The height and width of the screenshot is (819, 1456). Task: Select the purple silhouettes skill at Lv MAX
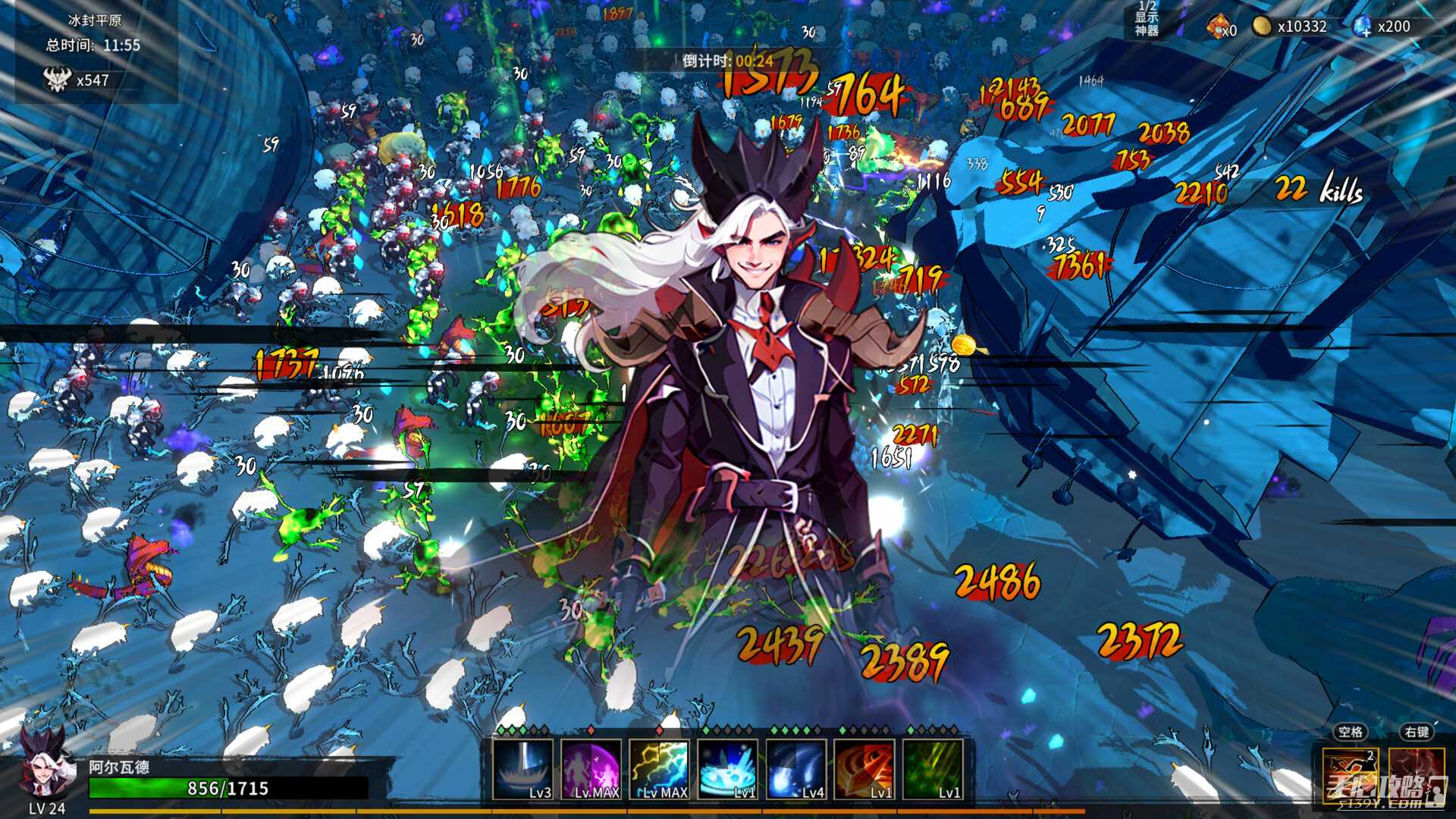(591, 770)
